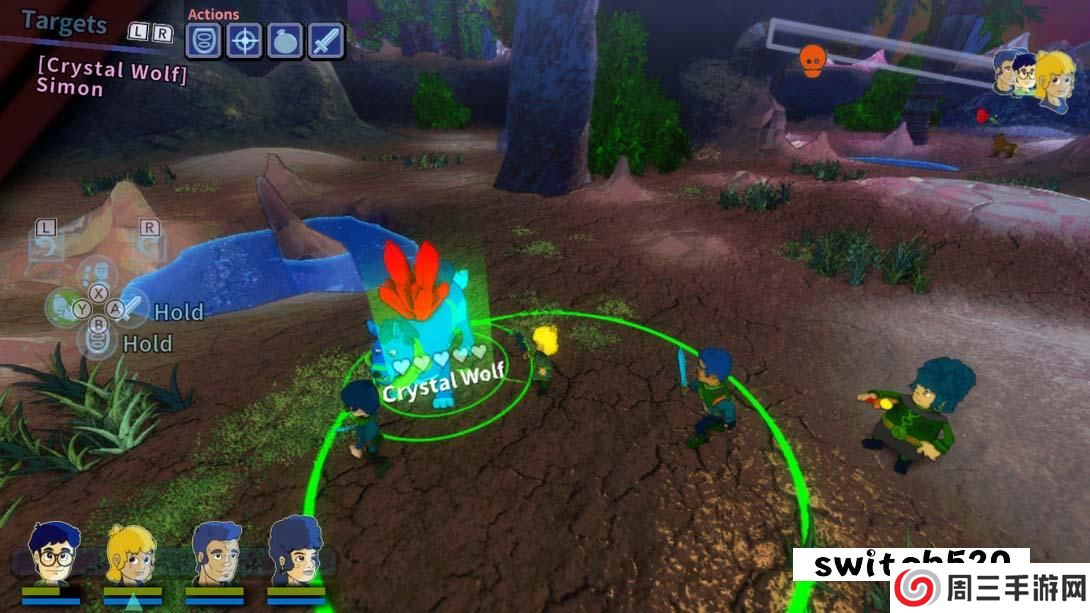Screen dimensions: 1090x613
Task: Choose the crosshair target action
Action: (x=245, y=42)
